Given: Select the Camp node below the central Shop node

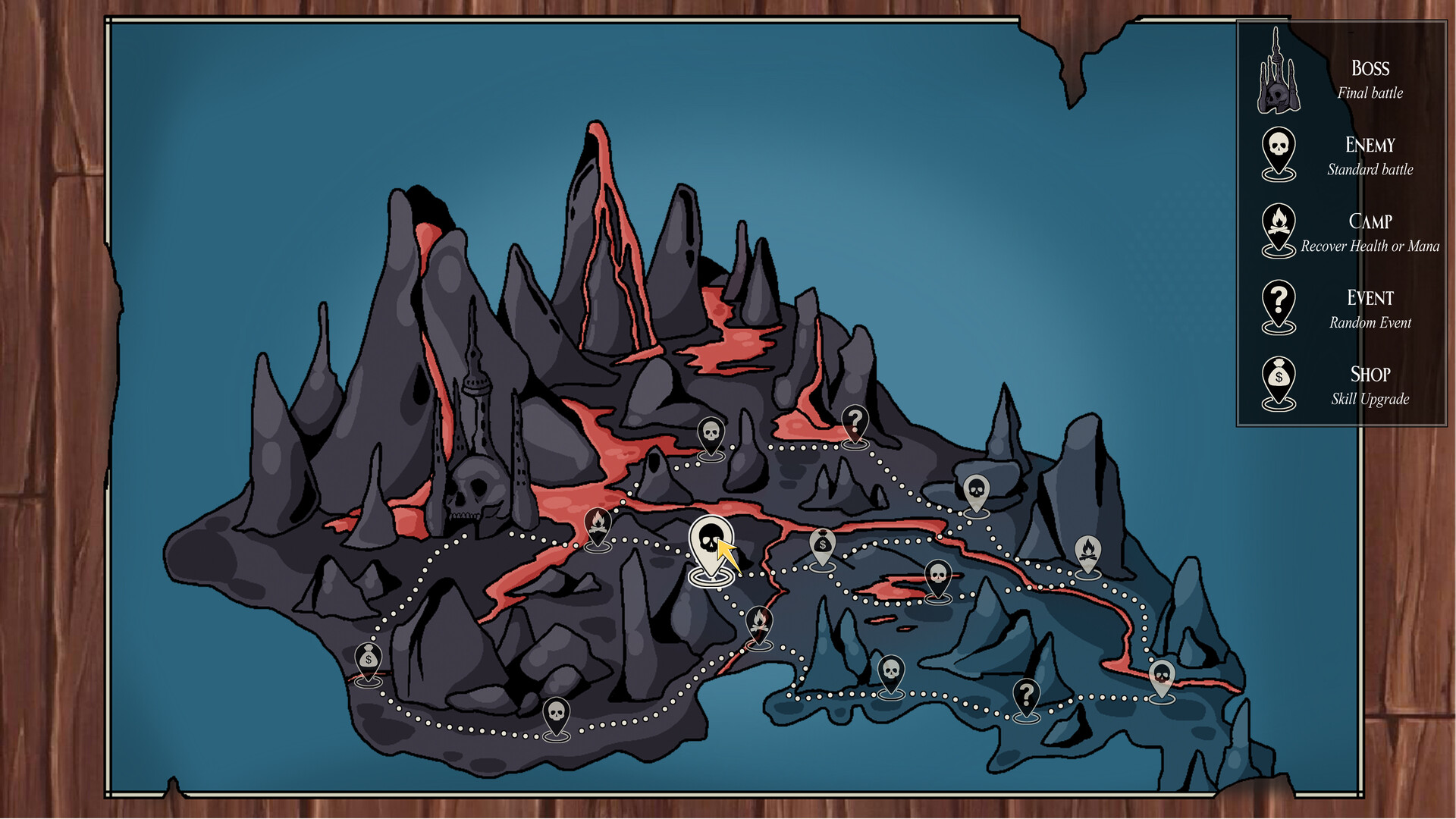Looking at the screenshot, I should 761,620.
